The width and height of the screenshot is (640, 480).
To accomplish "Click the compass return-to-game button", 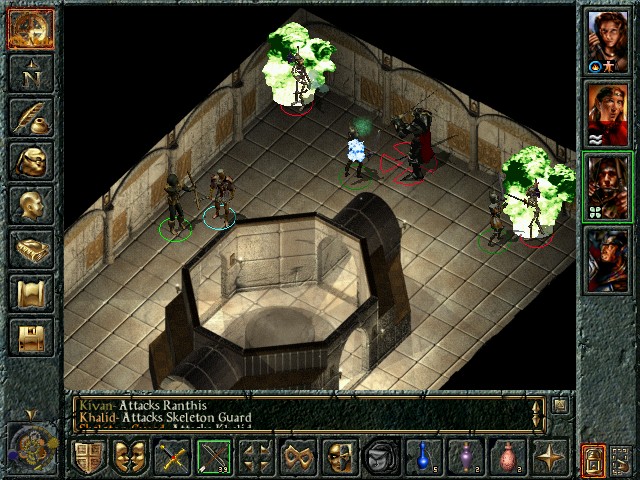I will pyautogui.click(x=30, y=28).
